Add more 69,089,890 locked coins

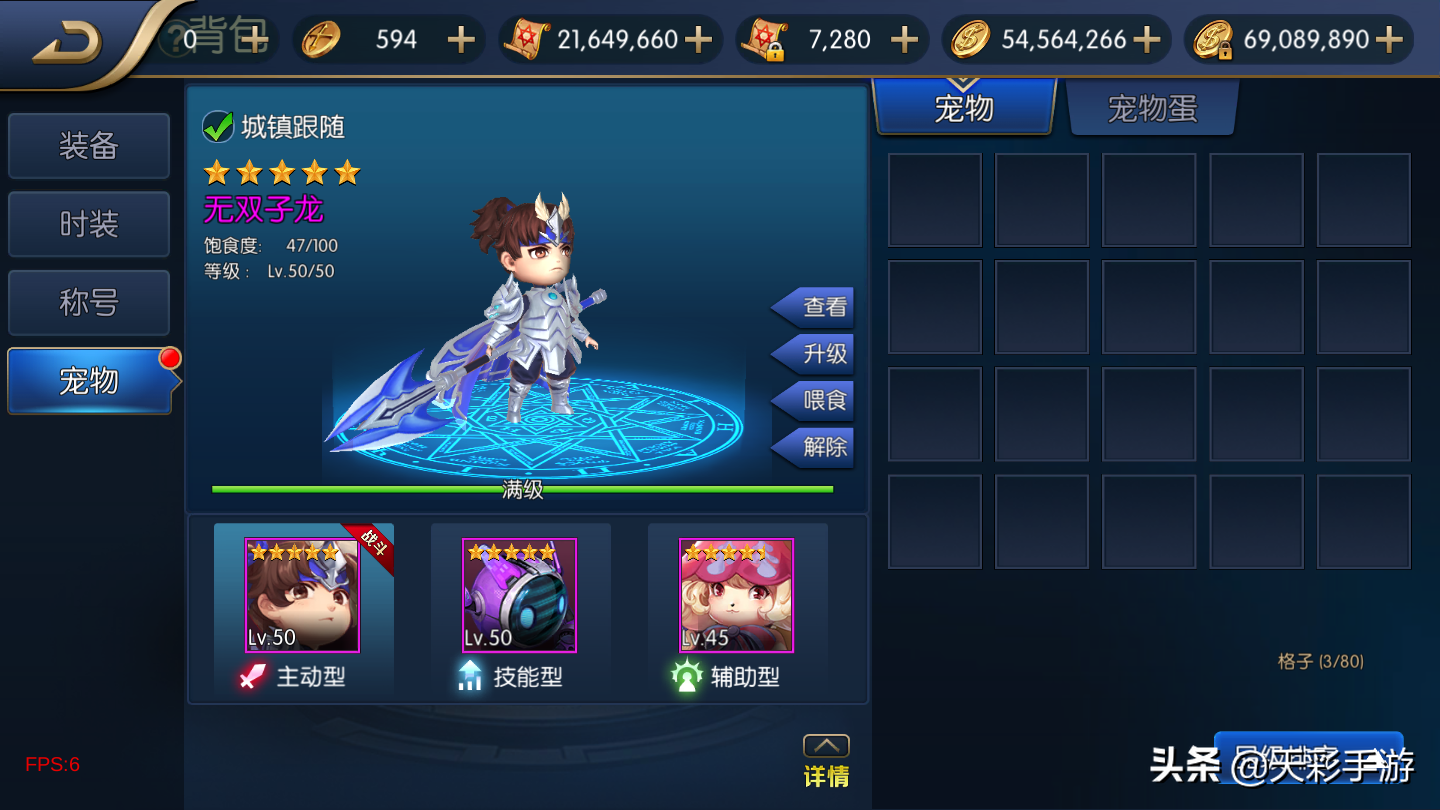(x=1388, y=40)
